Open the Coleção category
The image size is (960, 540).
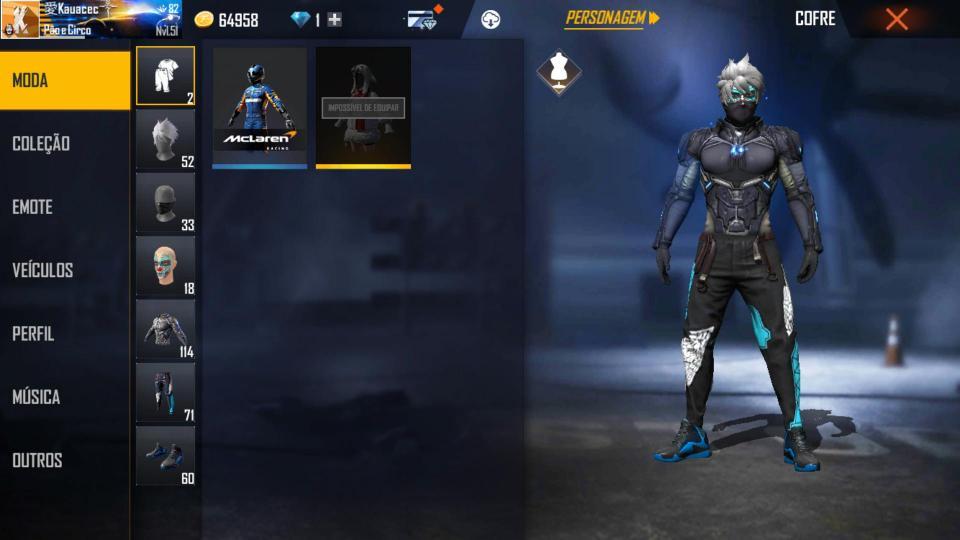(65, 143)
